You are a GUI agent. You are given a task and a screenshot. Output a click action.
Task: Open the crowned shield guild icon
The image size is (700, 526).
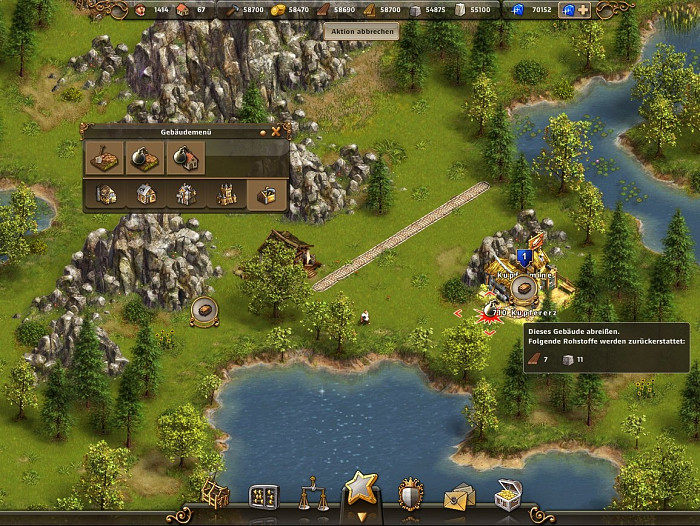[410, 494]
